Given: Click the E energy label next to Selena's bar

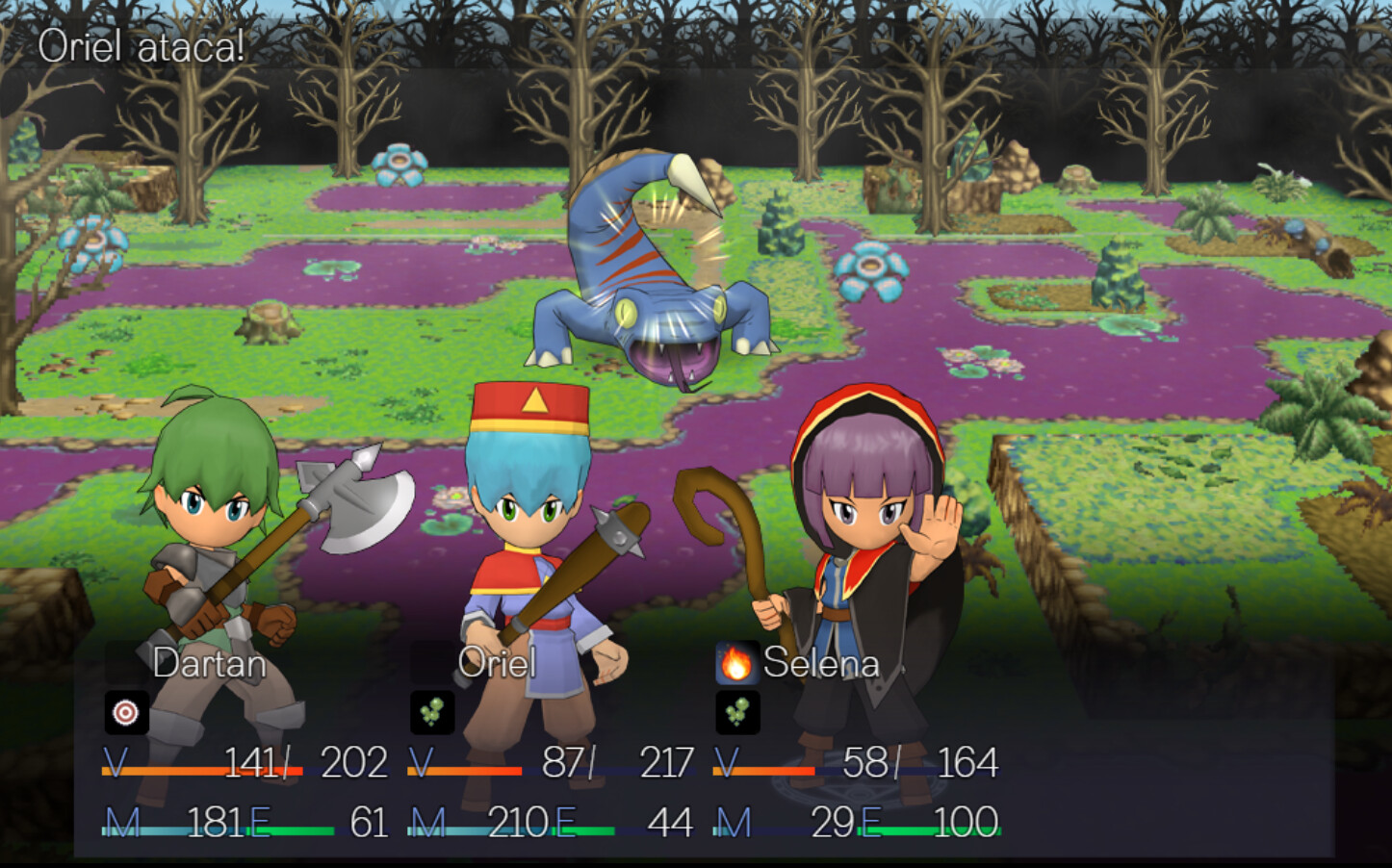Looking at the screenshot, I should [872, 824].
